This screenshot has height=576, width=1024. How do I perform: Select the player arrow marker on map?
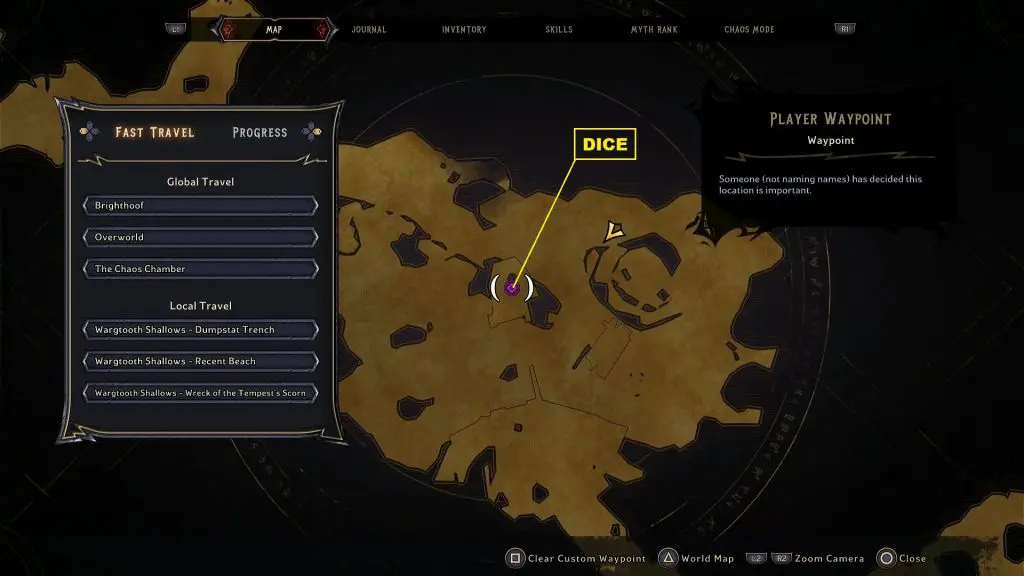(613, 232)
